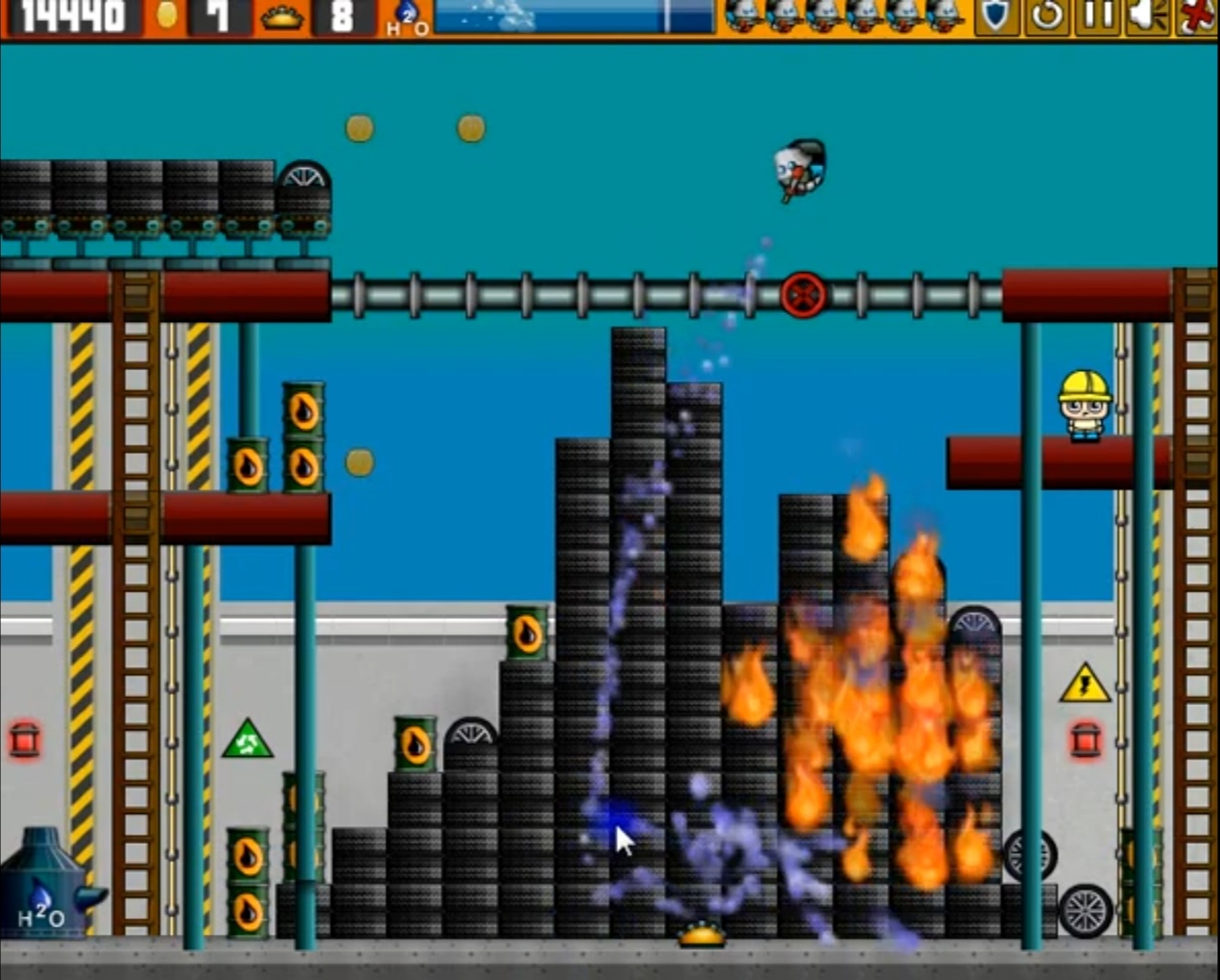Mute the game sound
Viewport: 1220px width, 980px height.
[x=1147, y=15]
